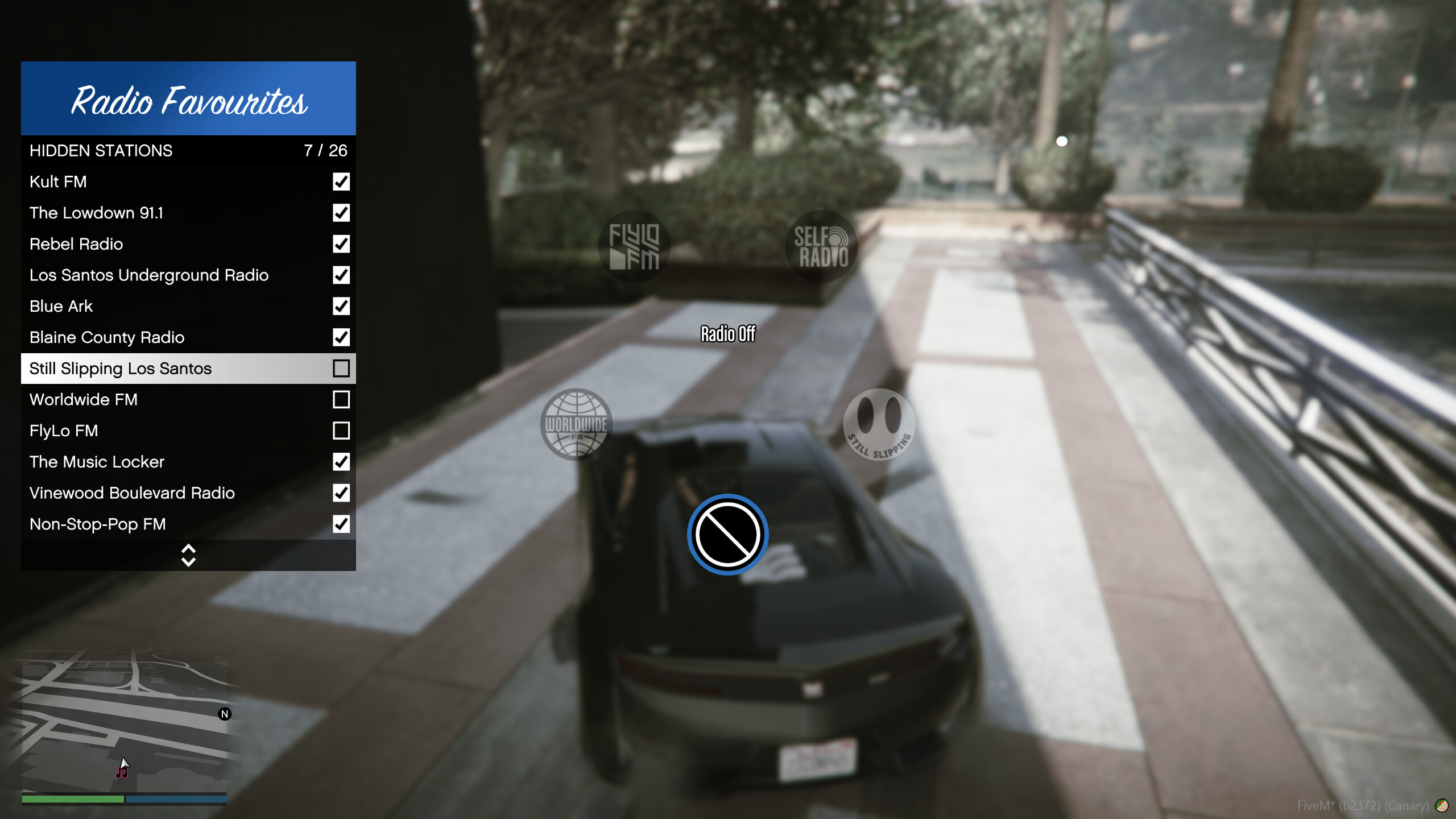Click the North indicator on the minimap

tap(225, 713)
